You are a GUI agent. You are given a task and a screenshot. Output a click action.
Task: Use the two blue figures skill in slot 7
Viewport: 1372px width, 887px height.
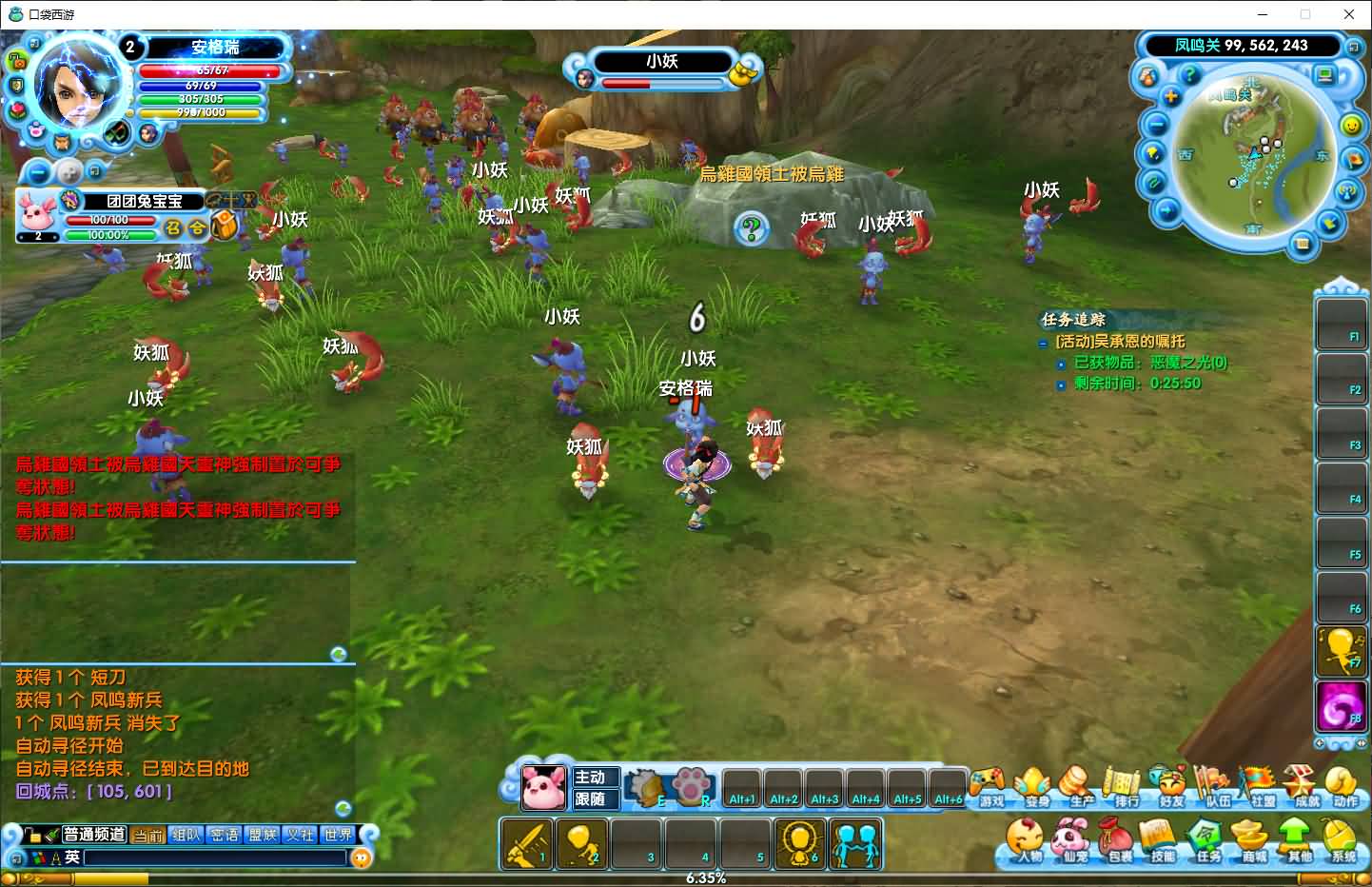tap(855, 843)
